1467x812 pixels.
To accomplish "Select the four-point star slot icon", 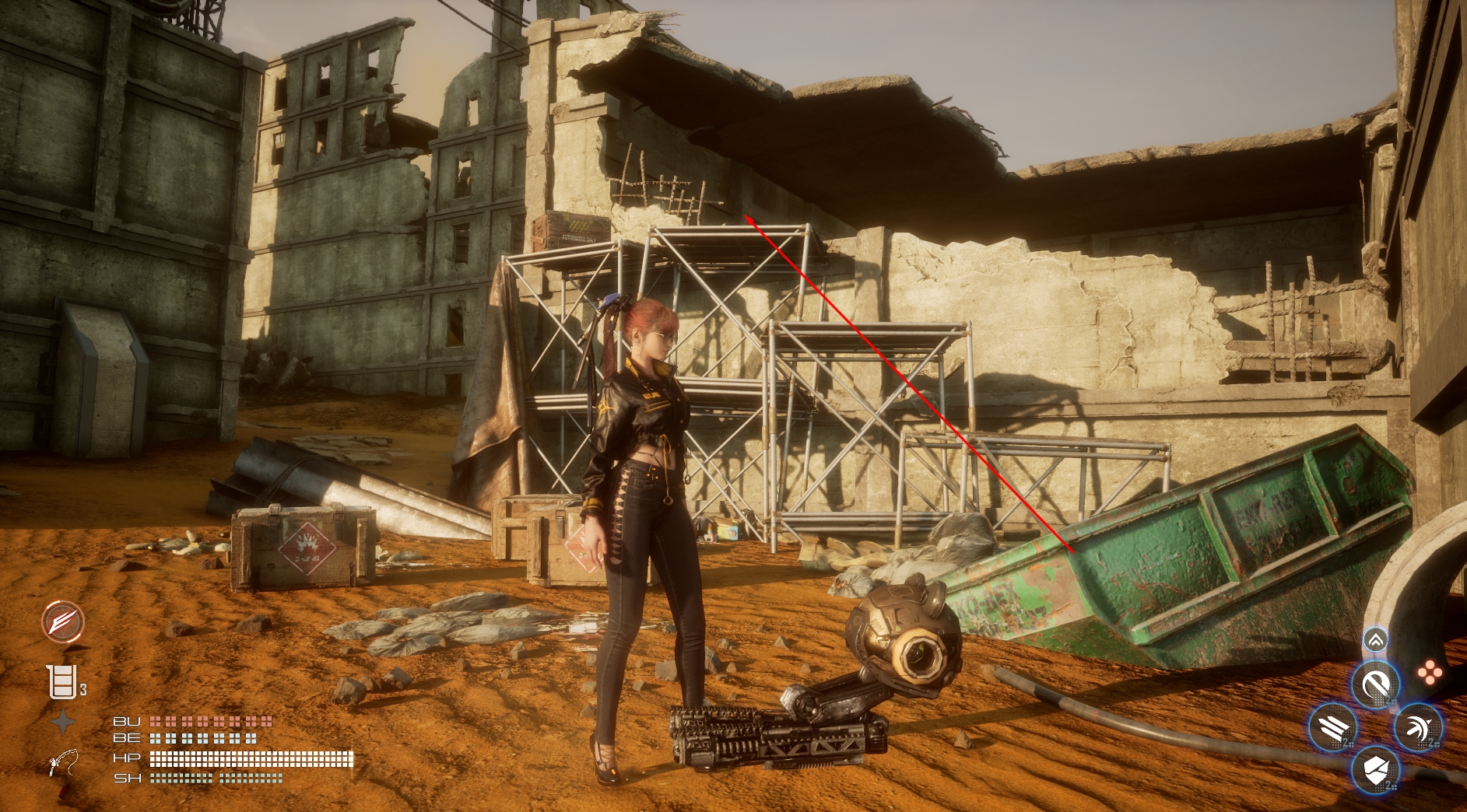I will coord(63,723).
